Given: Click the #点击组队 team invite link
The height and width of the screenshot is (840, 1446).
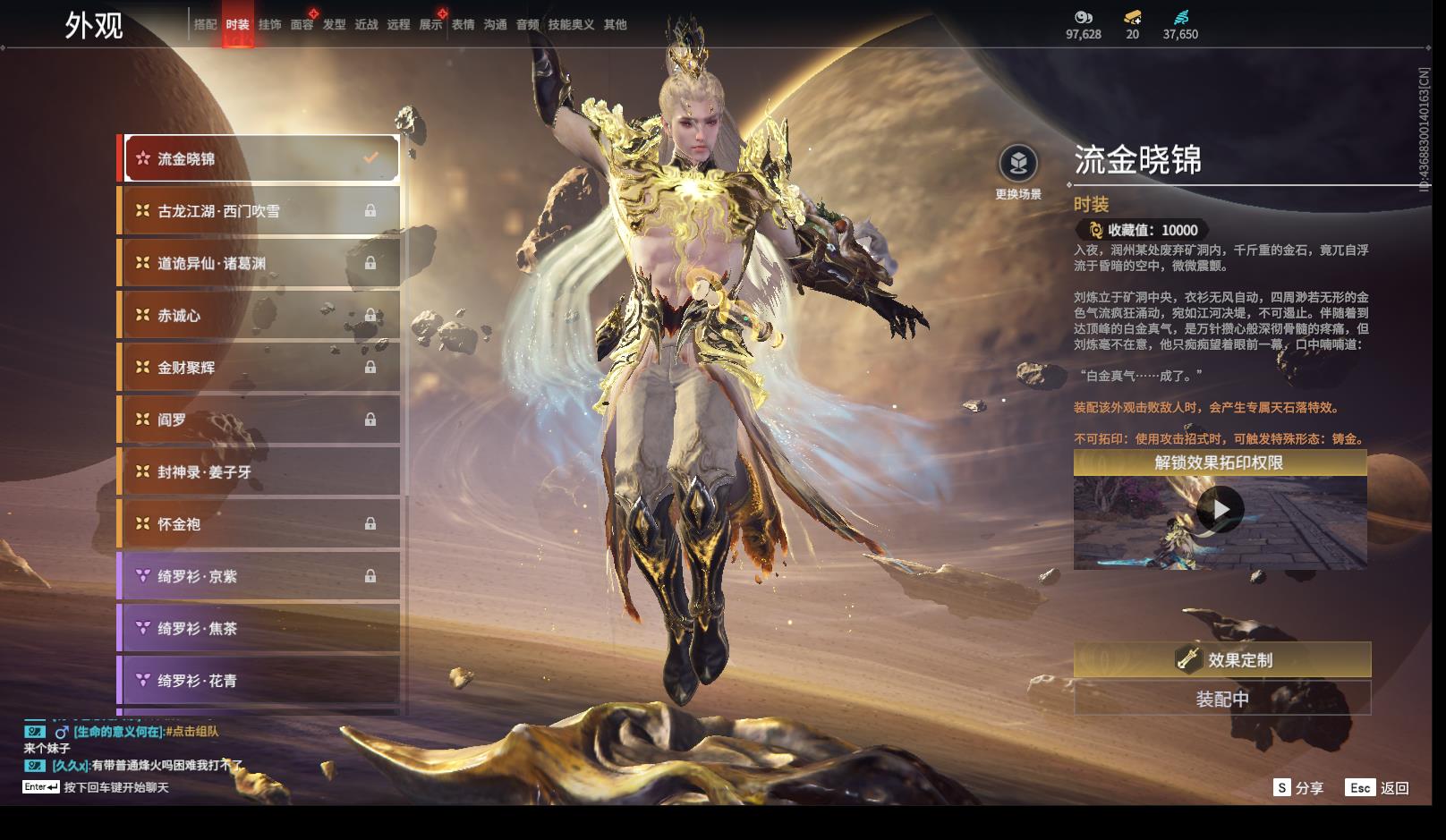Looking at the screenshot, I should [192, 732].
